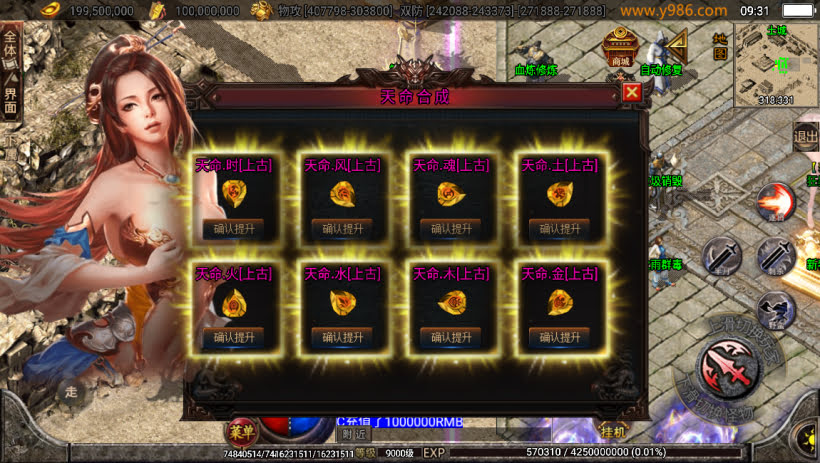Open the 商城 shop icon
820x463 pixels.
620,45
